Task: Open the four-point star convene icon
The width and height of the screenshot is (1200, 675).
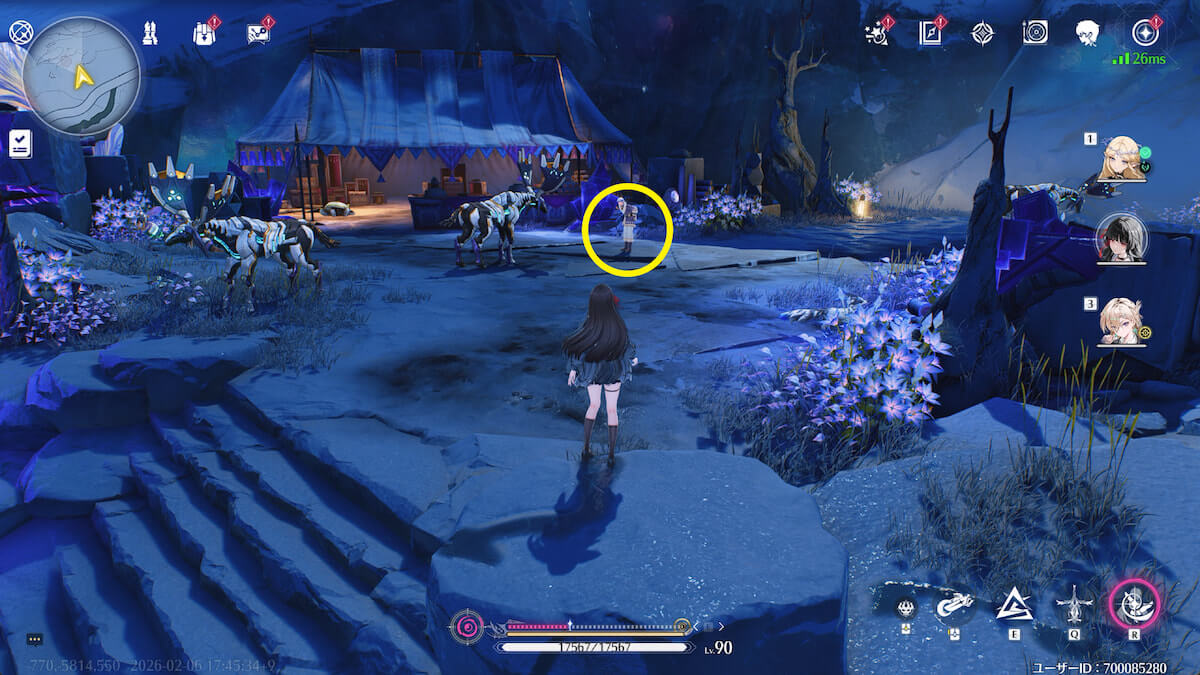Action: (x=983, y=33)
